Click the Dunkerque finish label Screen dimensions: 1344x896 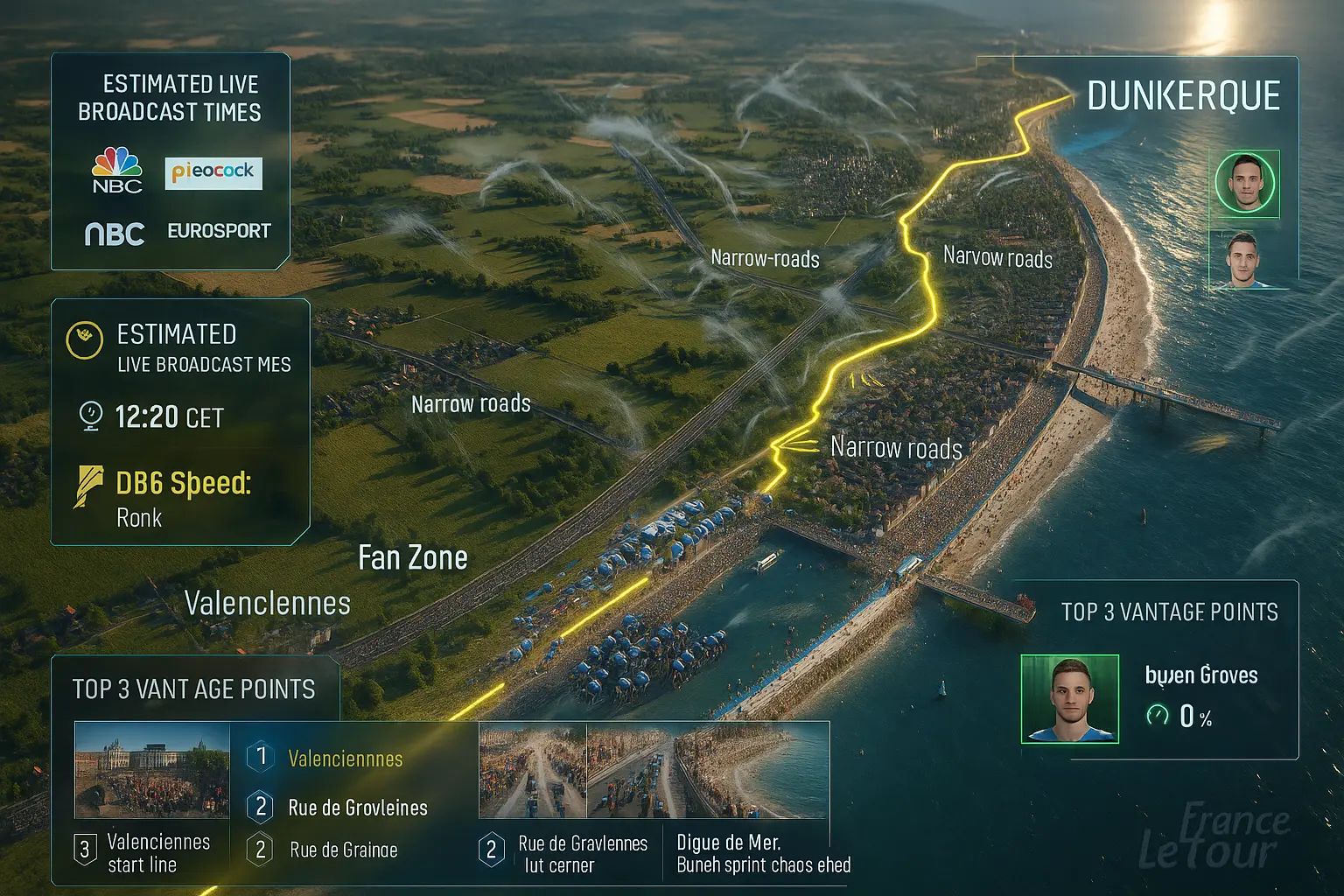tap(1183, 96)
